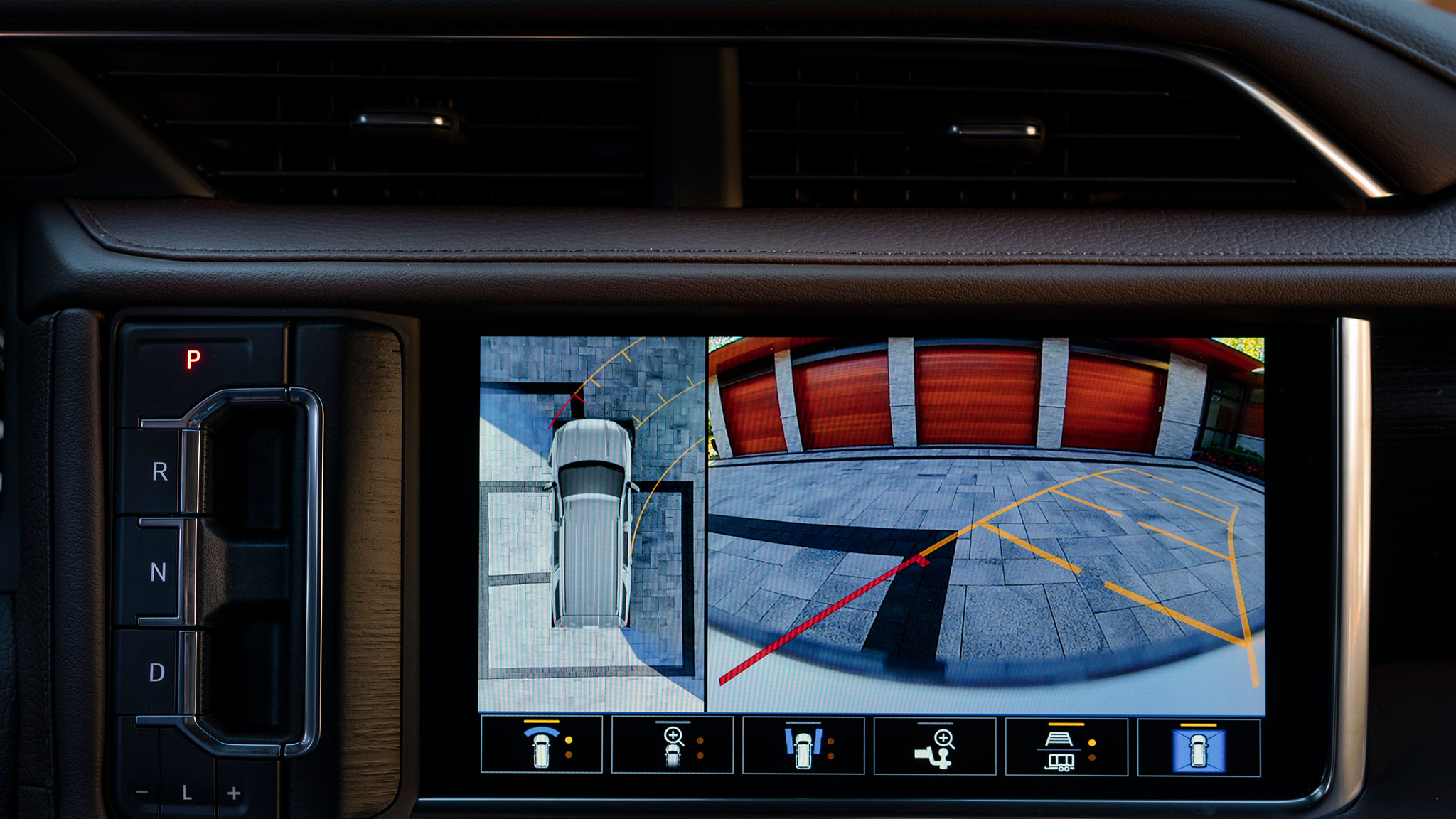The height and width of the screenshot is (819, 1456).
Task: Activate the hitch zoom camera view
Action: [x=935, y=745]
